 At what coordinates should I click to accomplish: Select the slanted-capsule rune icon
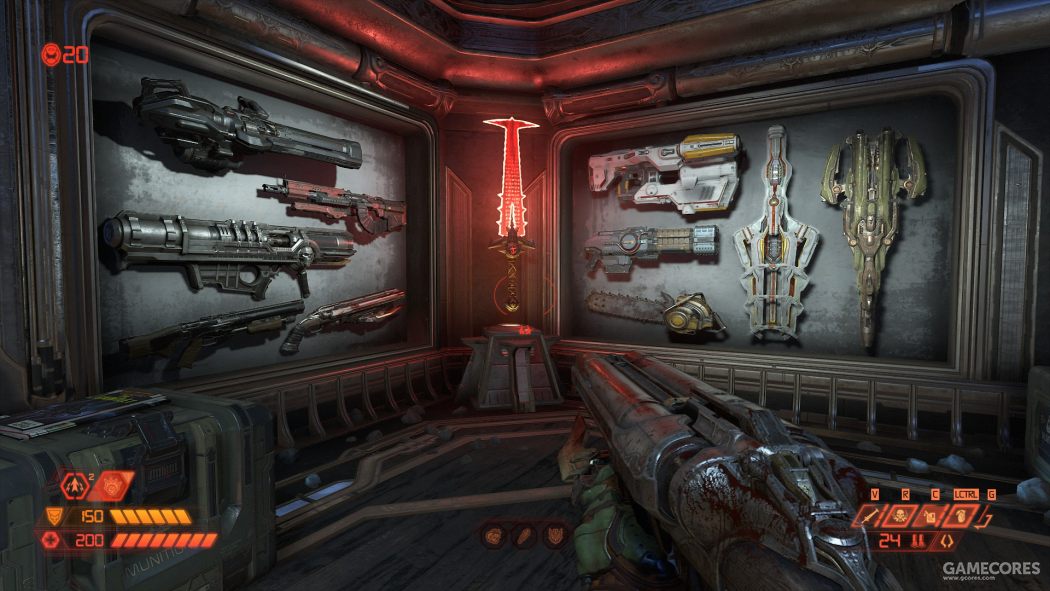coord(525,537)
